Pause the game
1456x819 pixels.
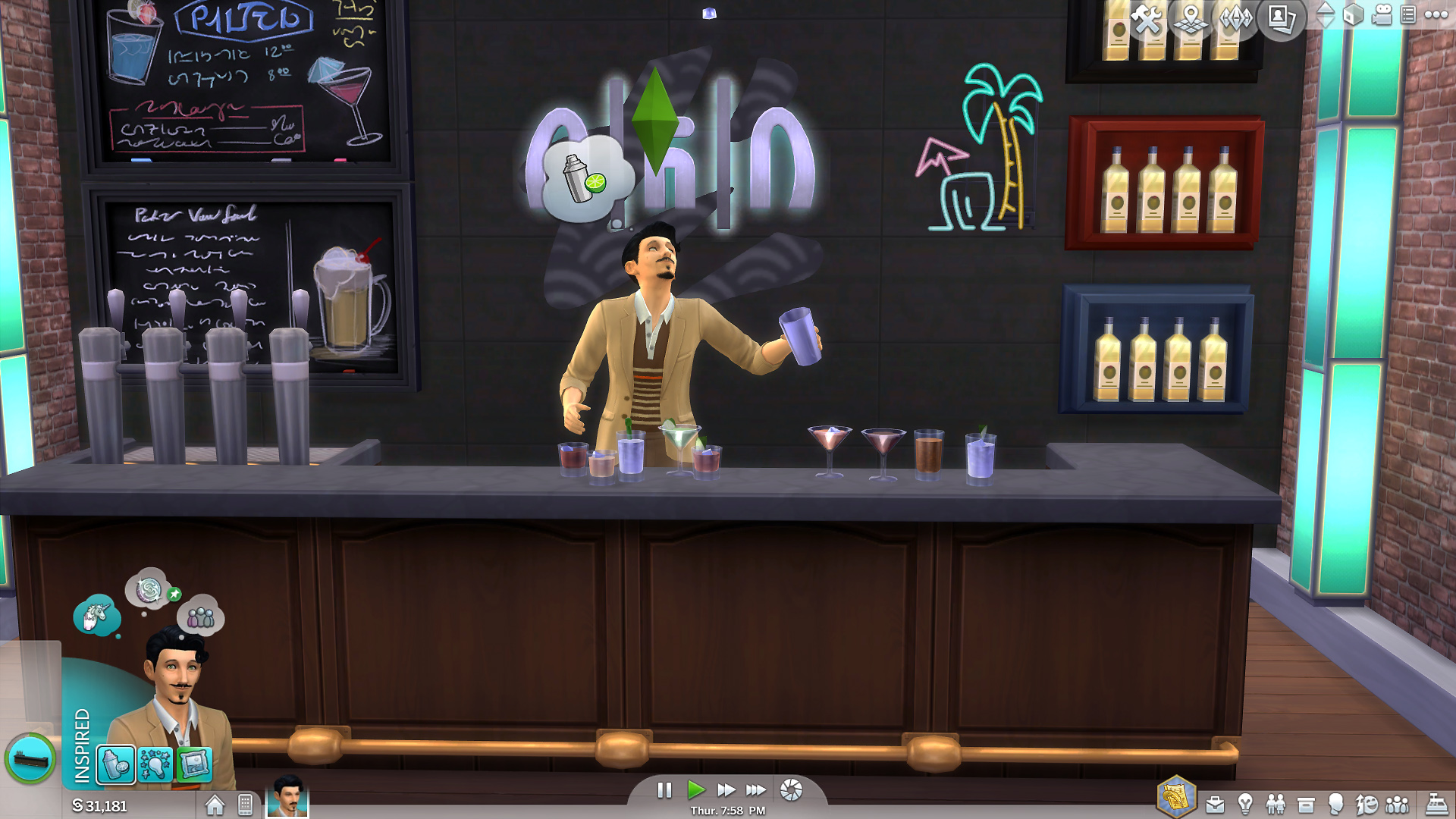tap(664, 790)
